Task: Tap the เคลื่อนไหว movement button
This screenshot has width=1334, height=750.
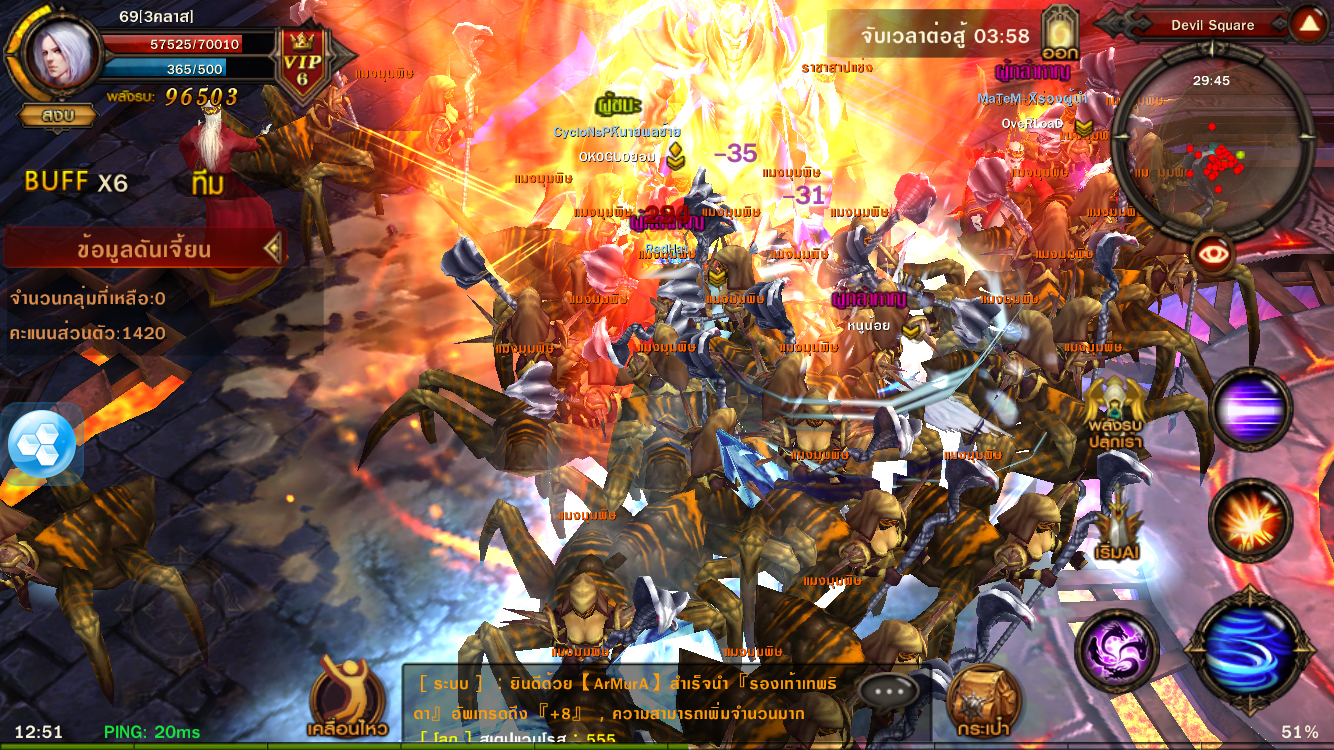Action: pos(347,697)
